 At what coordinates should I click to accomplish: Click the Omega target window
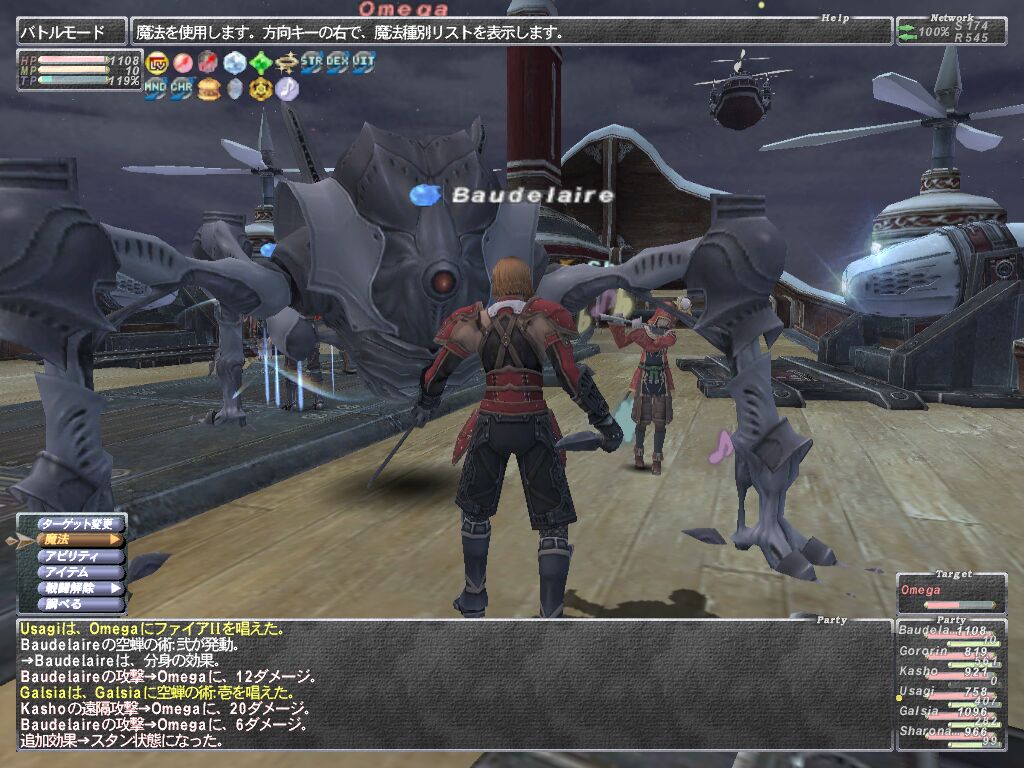[951, 593]
